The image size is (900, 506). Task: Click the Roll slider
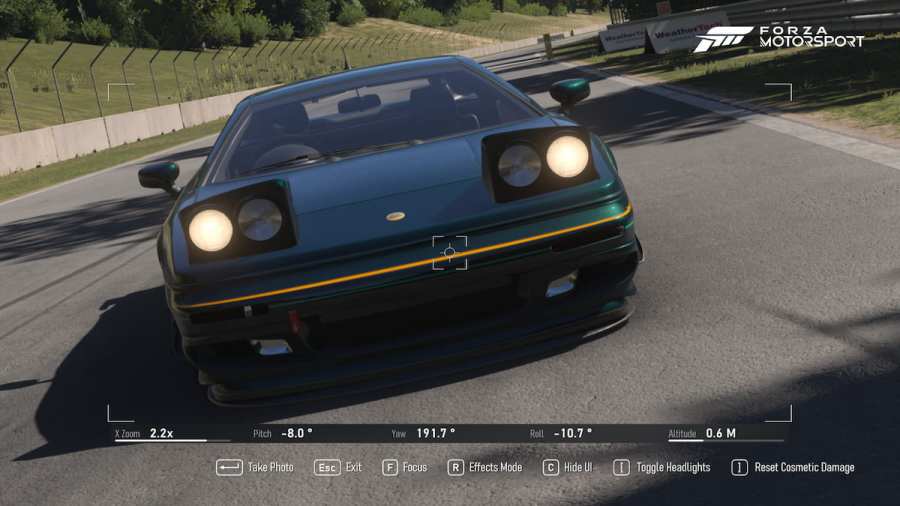pos(588,439)
